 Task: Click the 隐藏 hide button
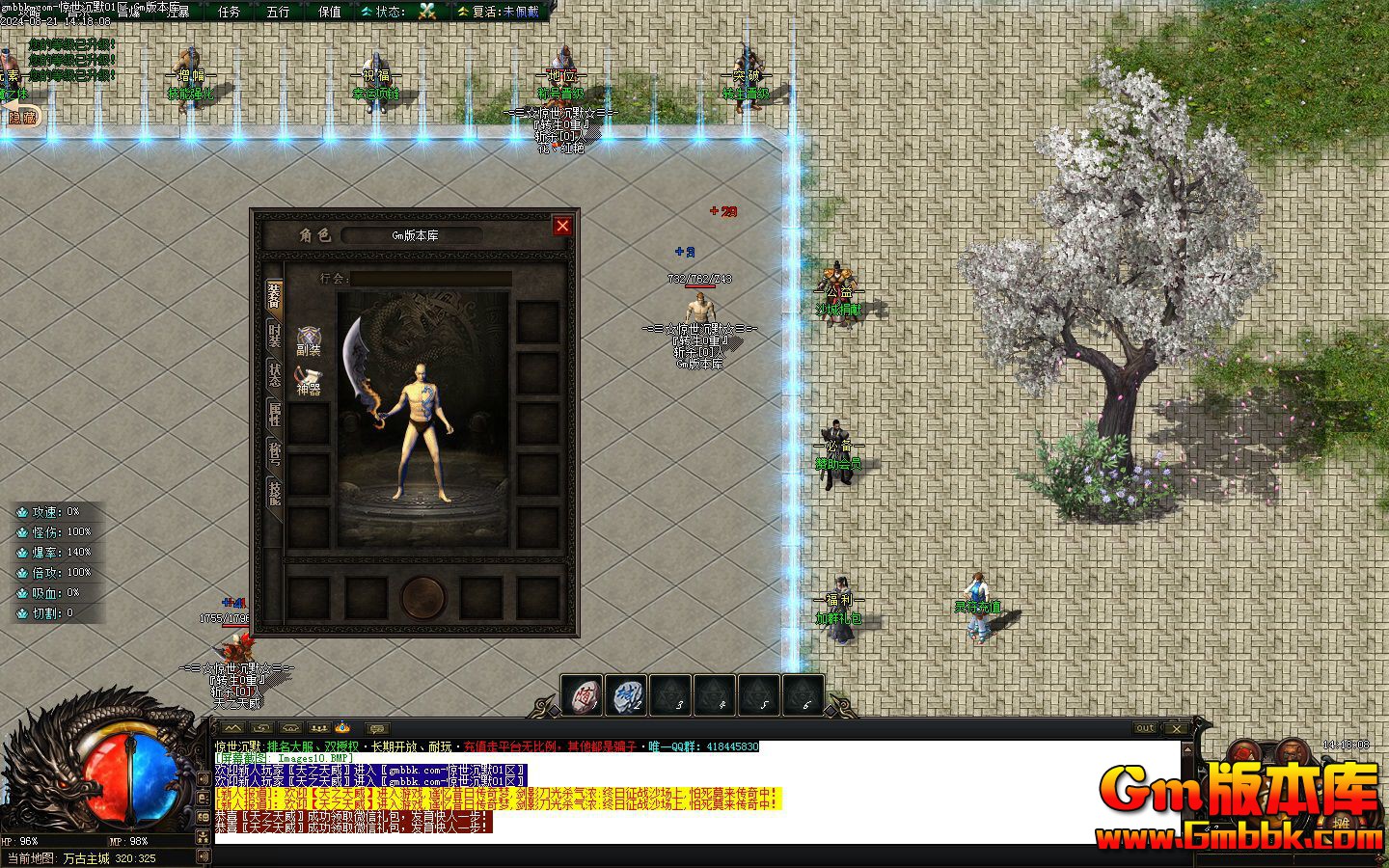pyautogui.click(x=22, y=117)
